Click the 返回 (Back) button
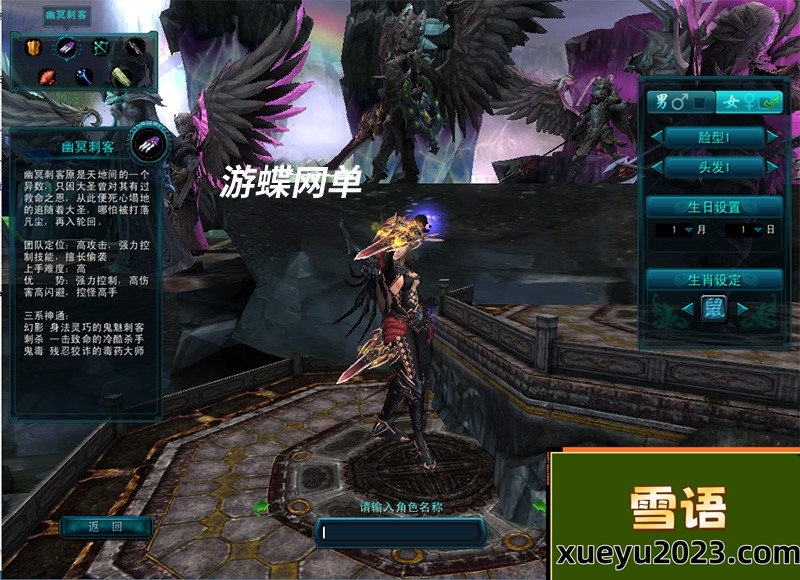 tap(105, 527)
